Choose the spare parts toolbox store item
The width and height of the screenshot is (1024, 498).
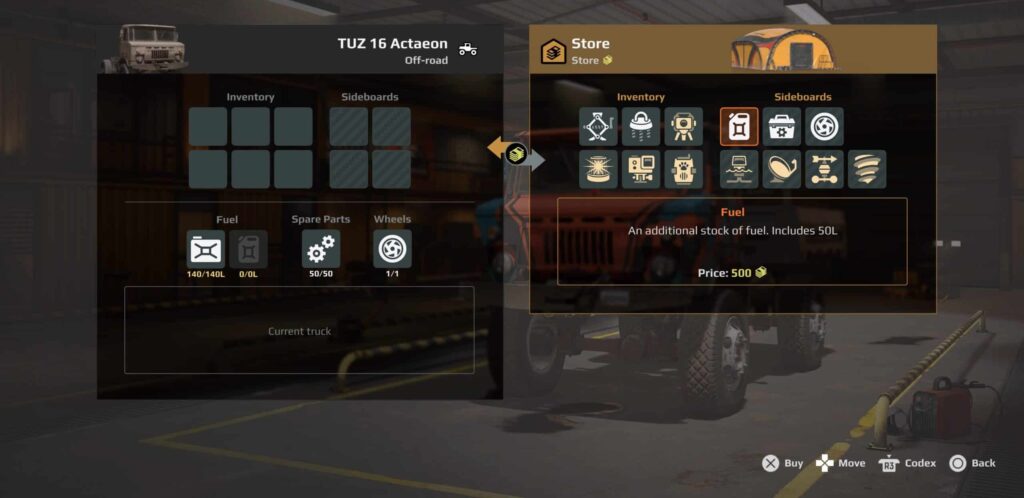[782, 127]
